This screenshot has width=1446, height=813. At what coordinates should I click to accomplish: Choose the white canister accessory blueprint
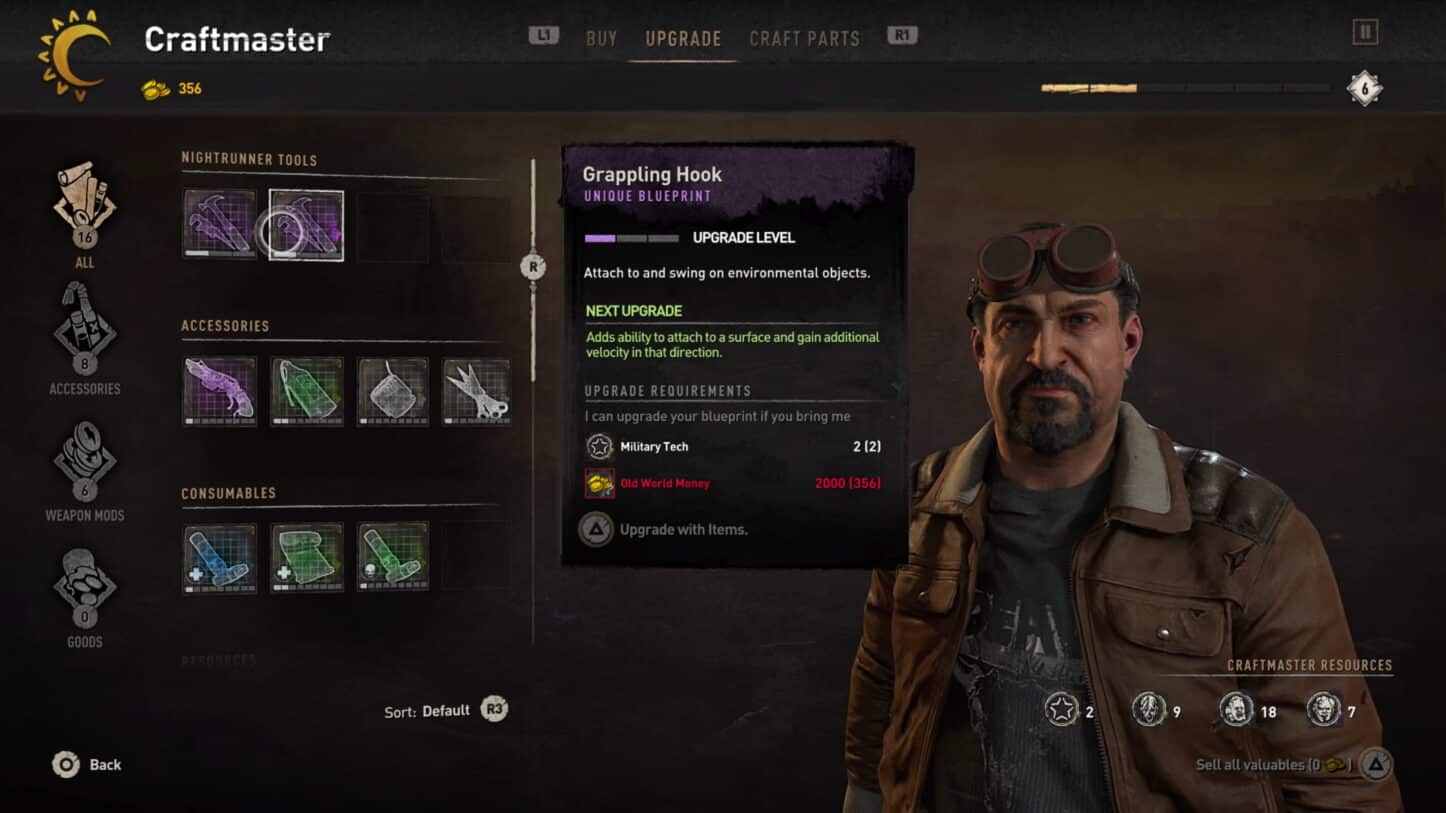tap(393, 391)
